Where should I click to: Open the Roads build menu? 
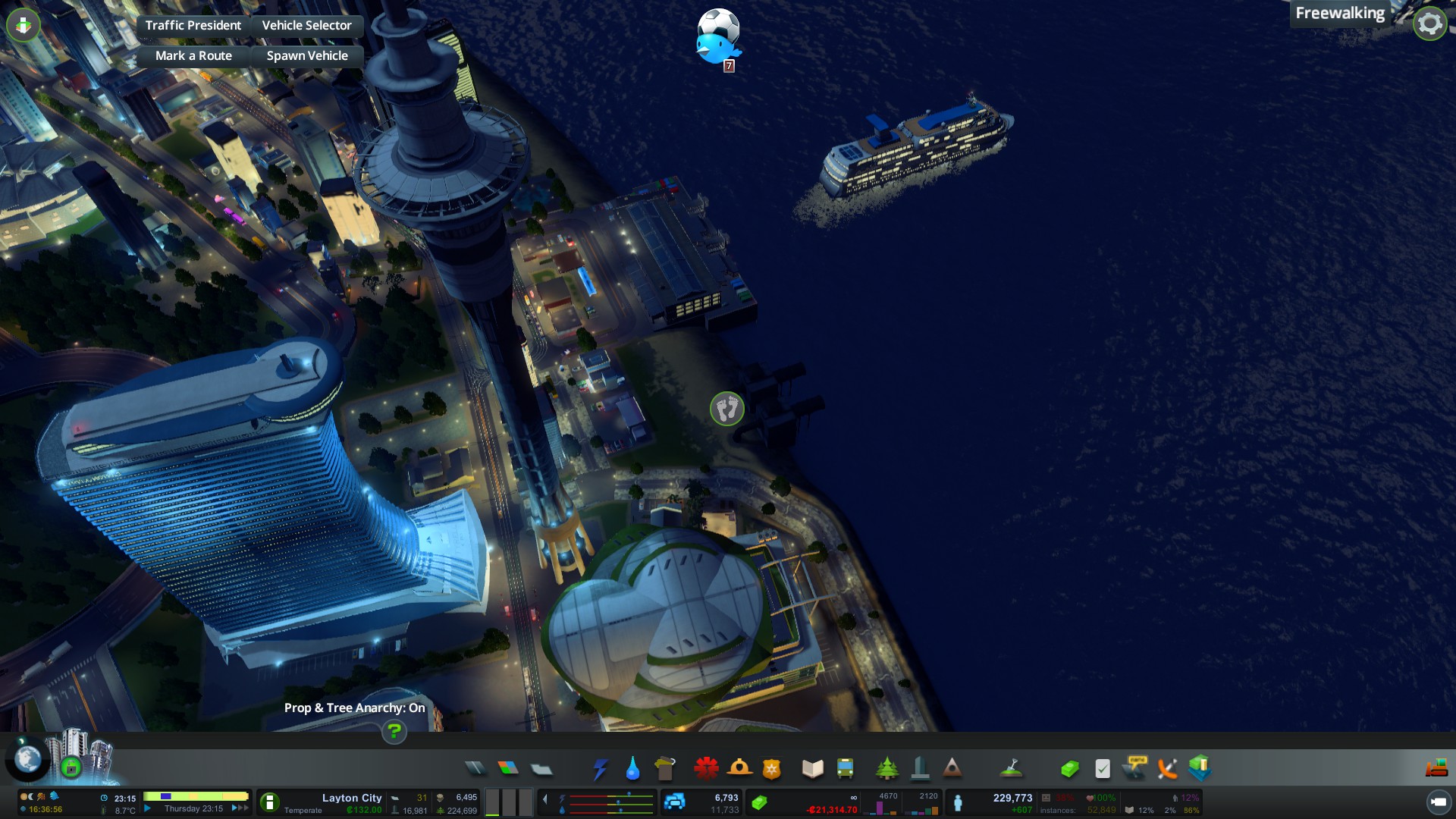[475, 768]
